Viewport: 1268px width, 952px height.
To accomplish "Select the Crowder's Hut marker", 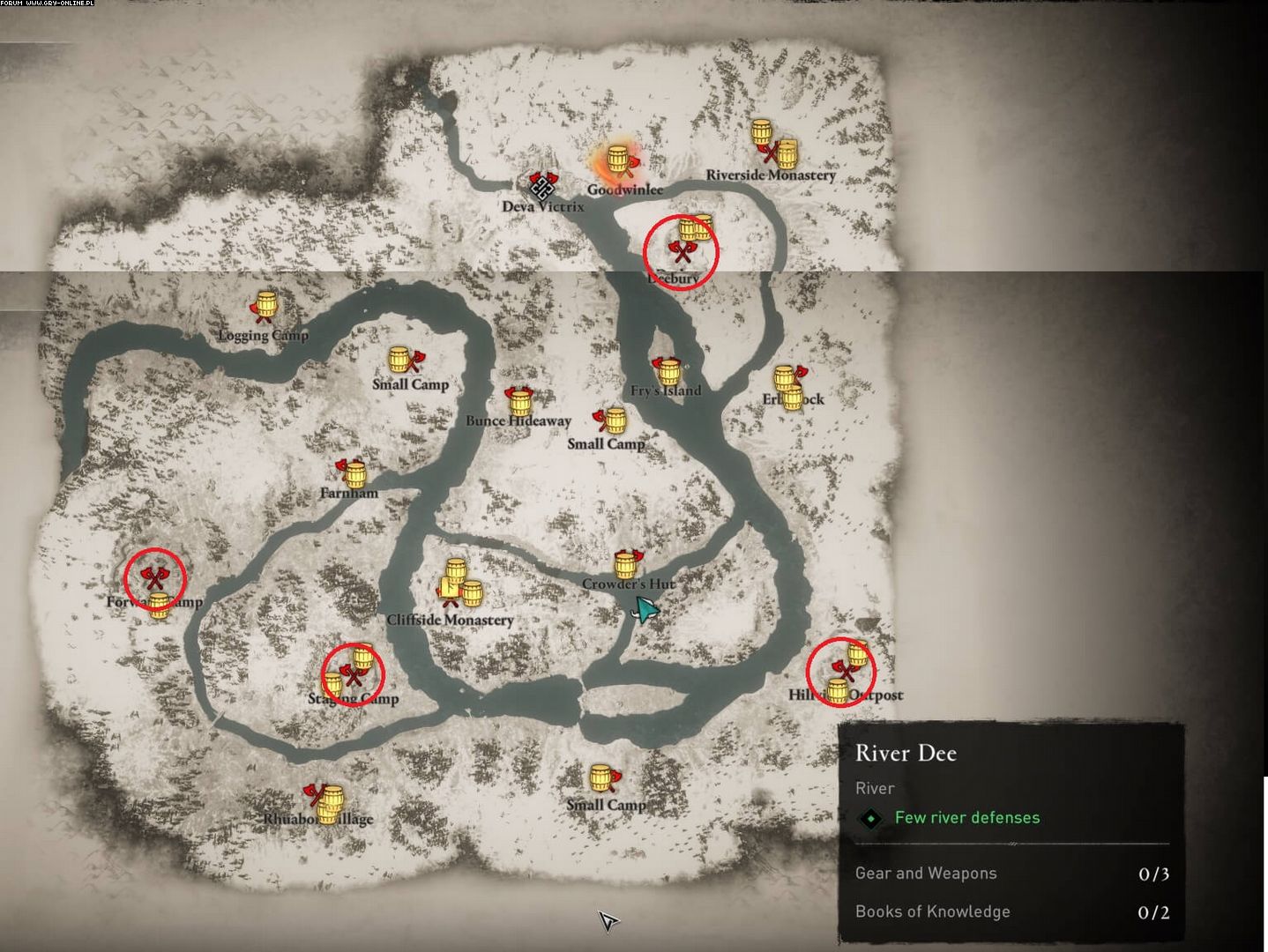I will pyautogui.click(x=628, y=563).
